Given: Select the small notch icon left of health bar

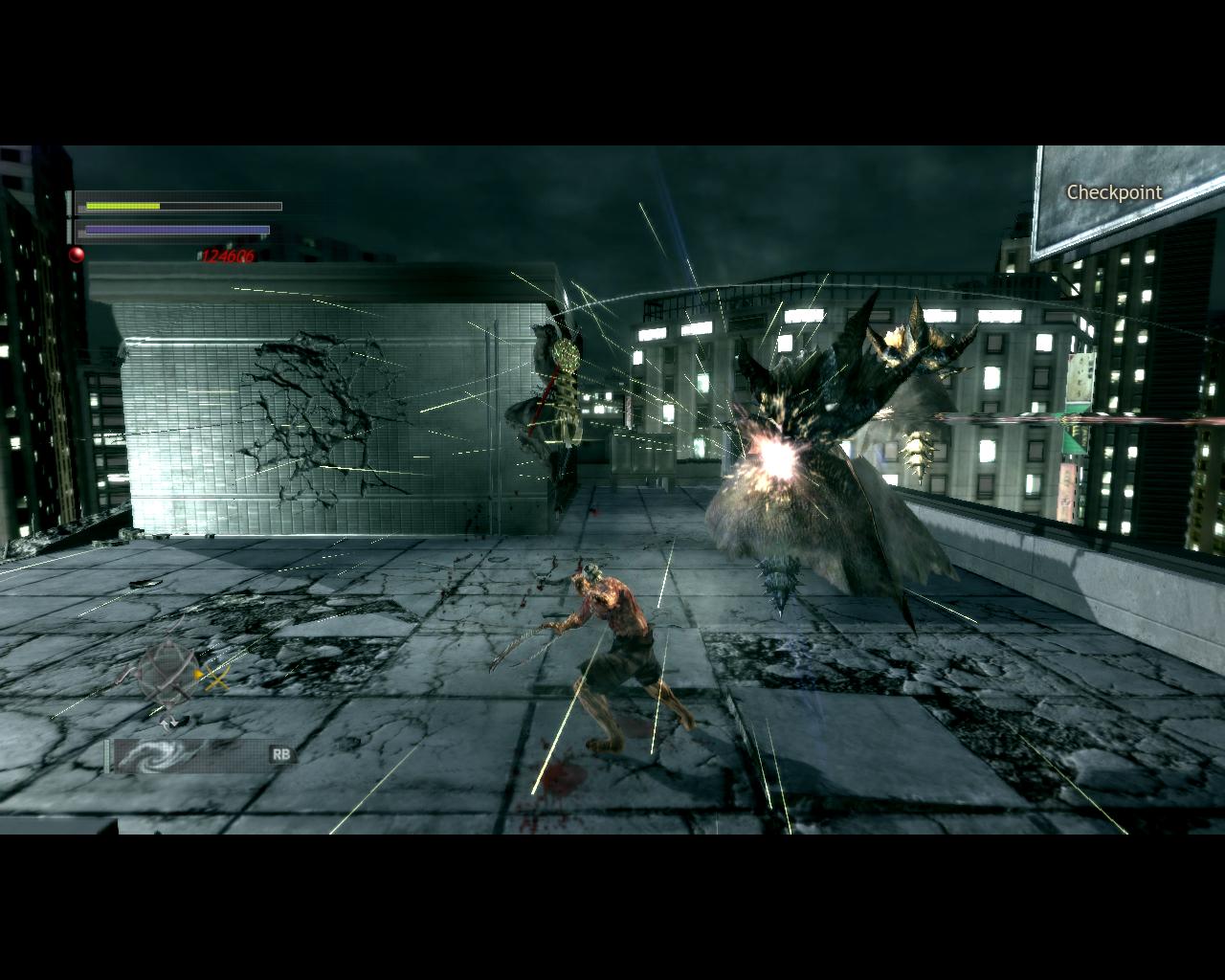Looking at the screenshot, I should 68,201.
